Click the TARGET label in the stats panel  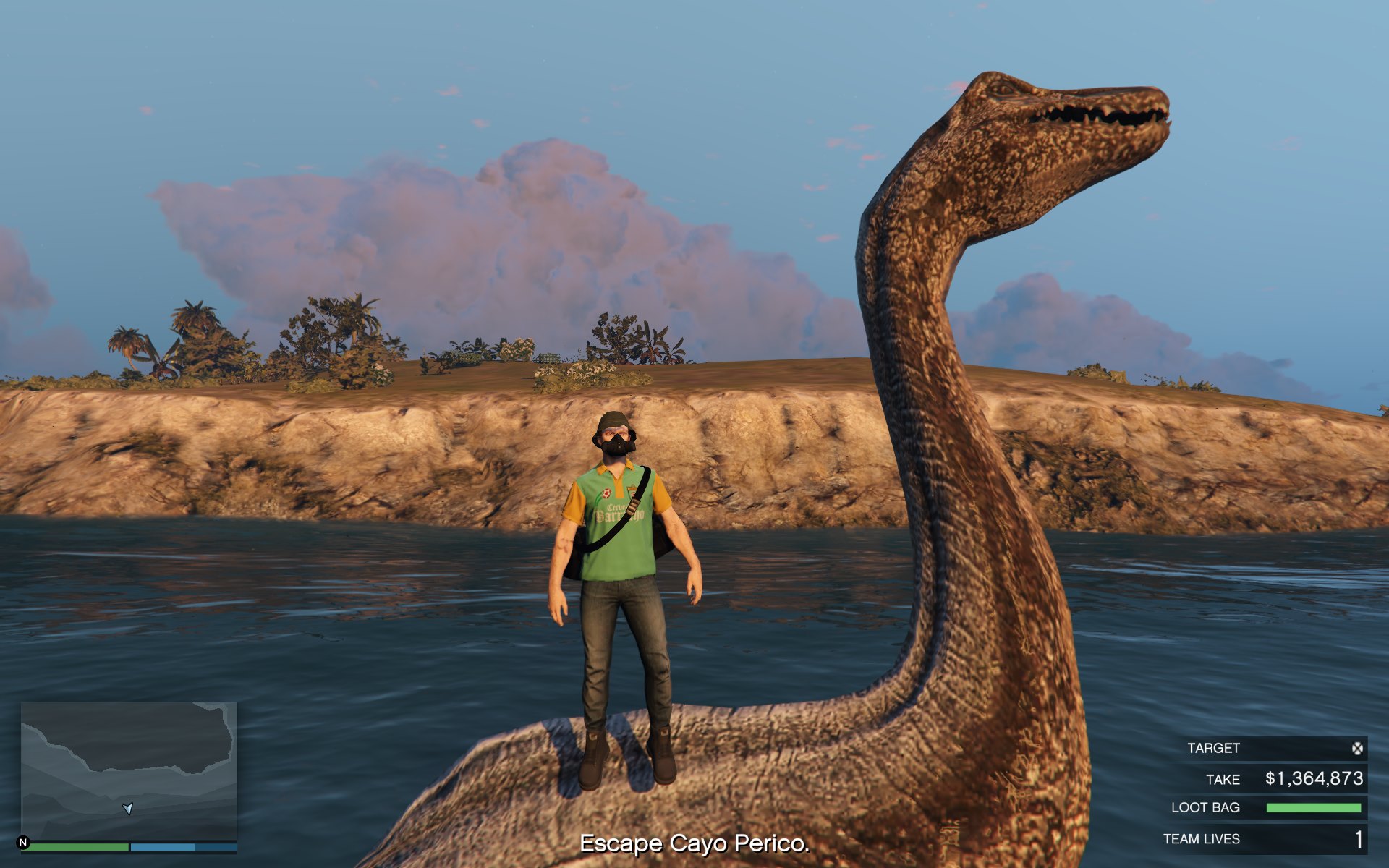point(1214,749)
